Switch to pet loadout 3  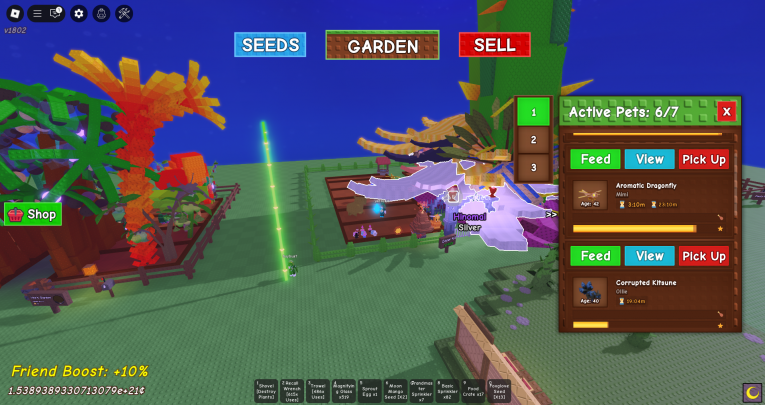point(533,167)
